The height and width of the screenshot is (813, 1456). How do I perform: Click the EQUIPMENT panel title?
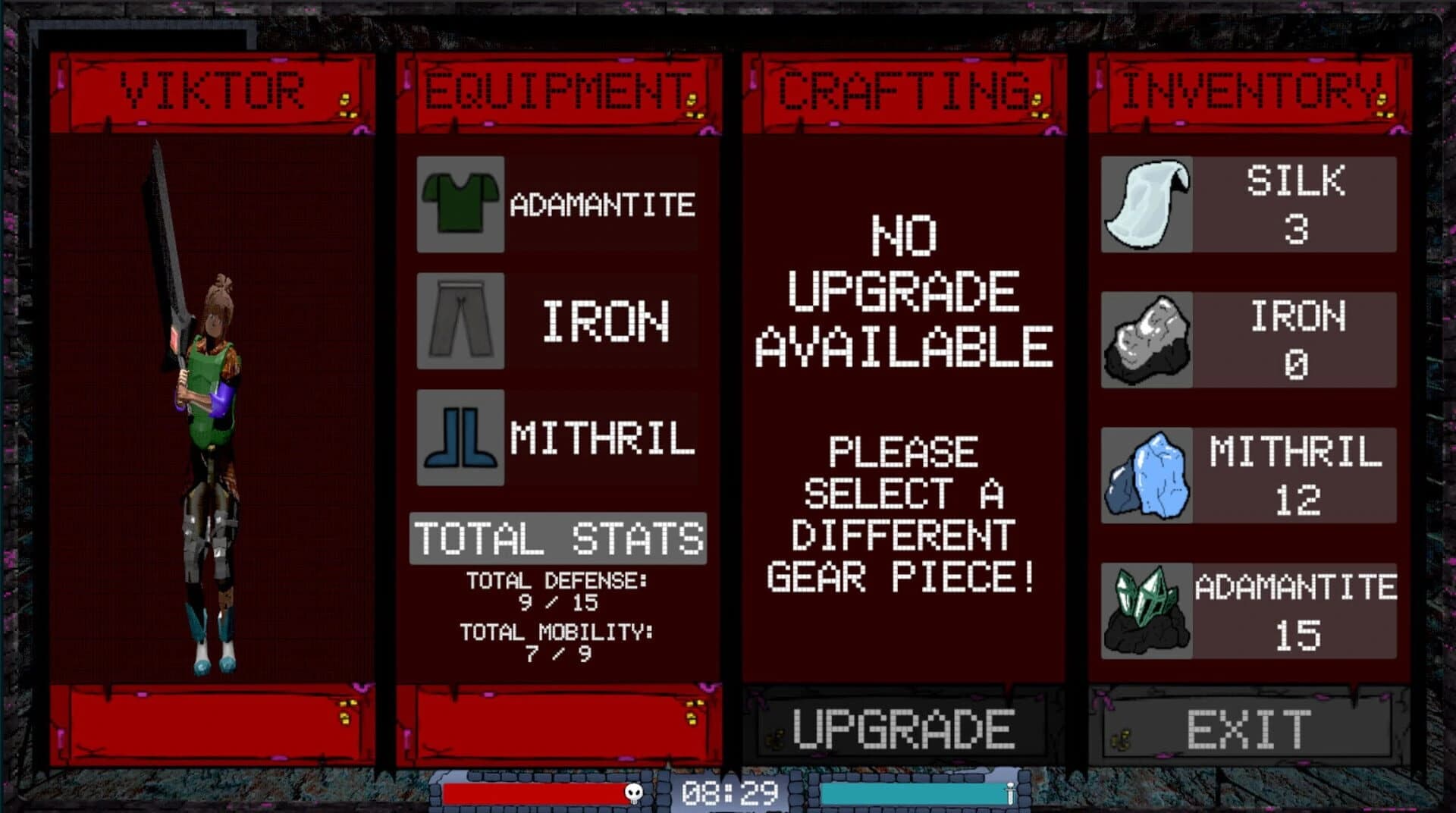(x=554, y=89)
